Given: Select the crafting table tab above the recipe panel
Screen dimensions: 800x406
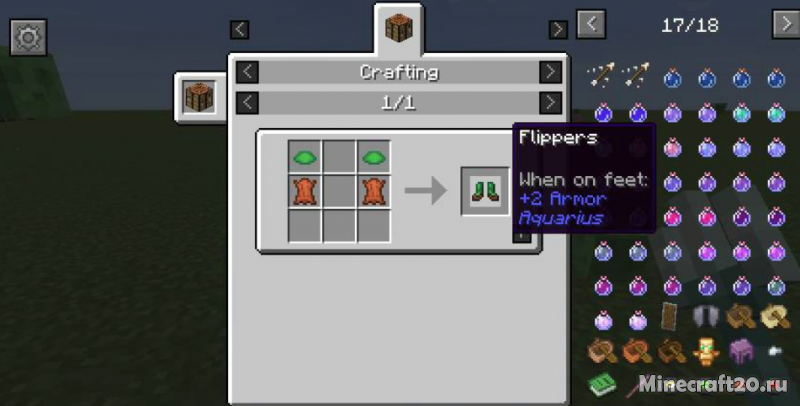Looking at the screenshot, I should tap(399, 28).
